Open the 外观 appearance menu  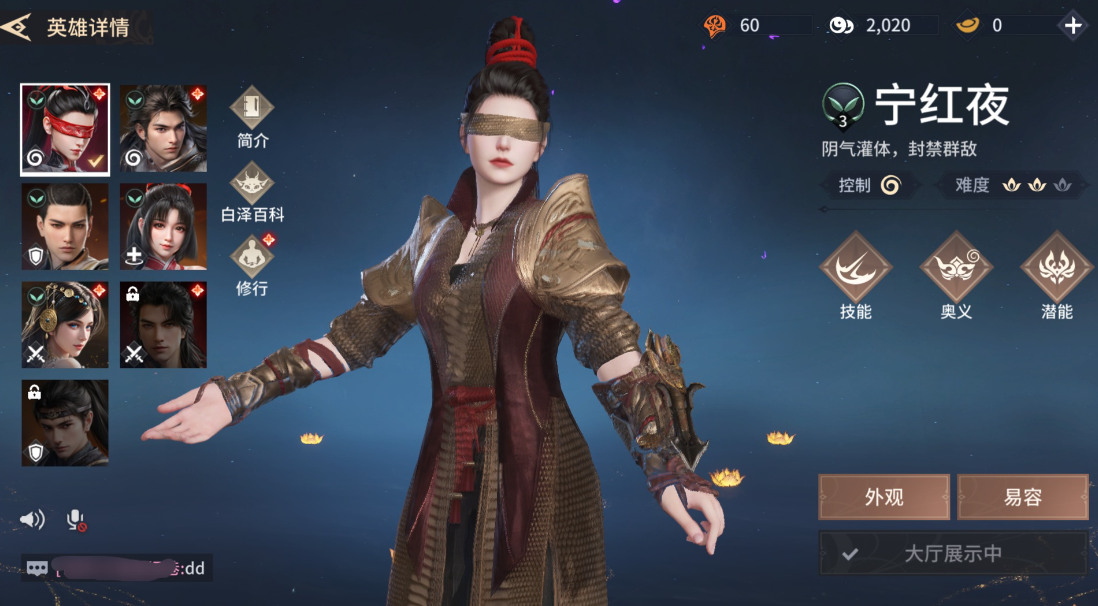click(884, 497)
